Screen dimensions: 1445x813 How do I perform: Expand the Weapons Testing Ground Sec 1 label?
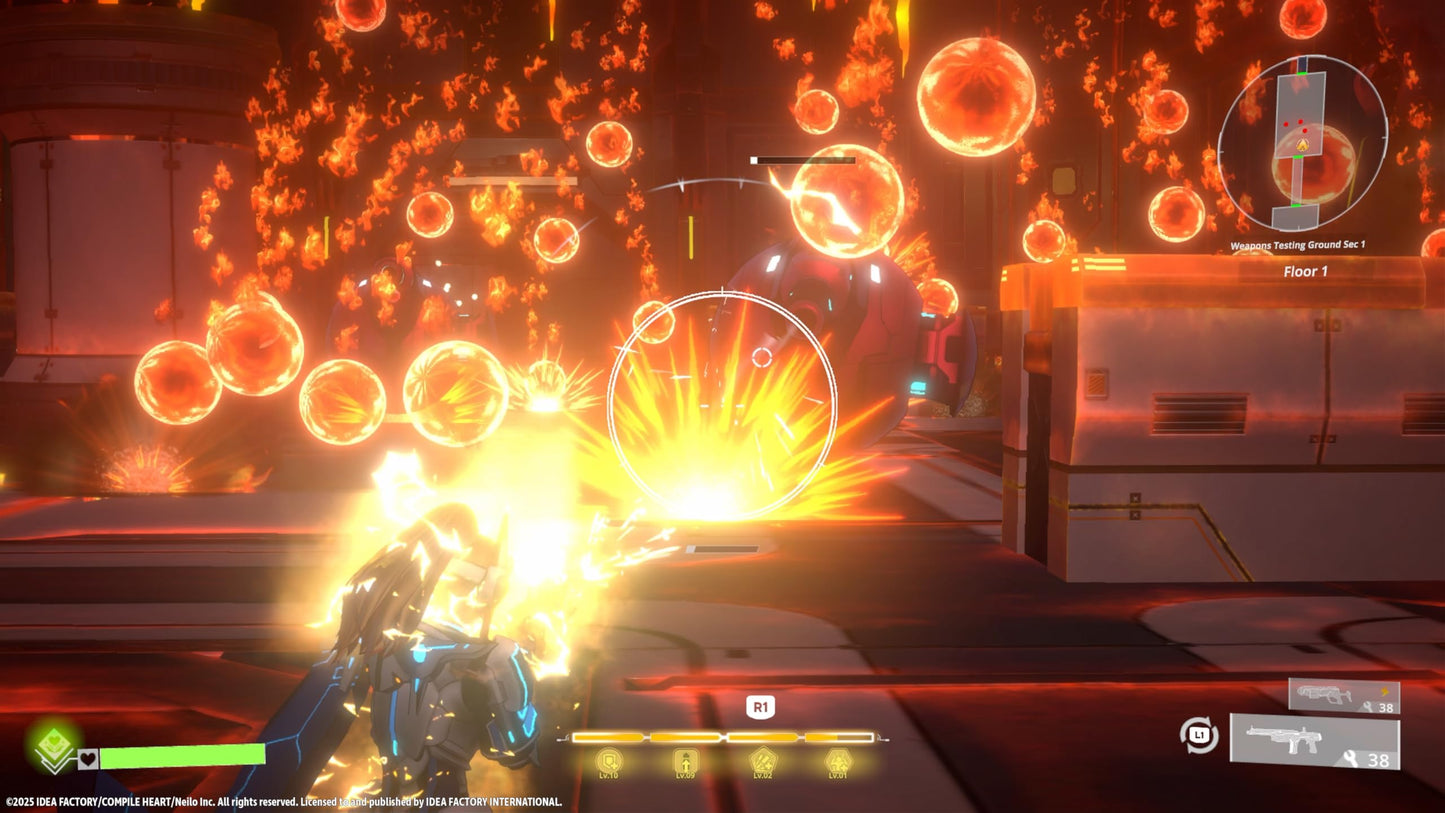click(1299, 242)
